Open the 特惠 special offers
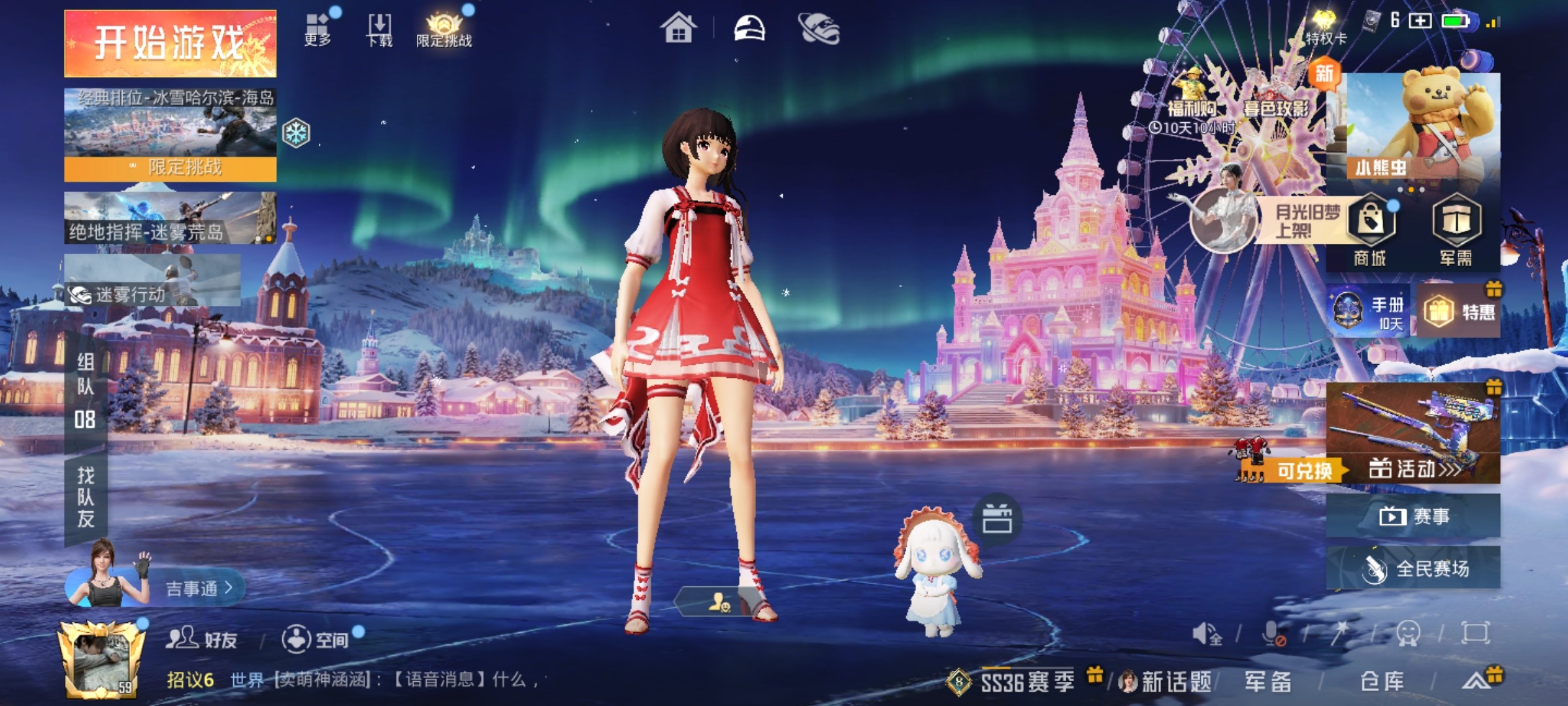This screenshot has height=706, width=1568. tap(1459, 312)
